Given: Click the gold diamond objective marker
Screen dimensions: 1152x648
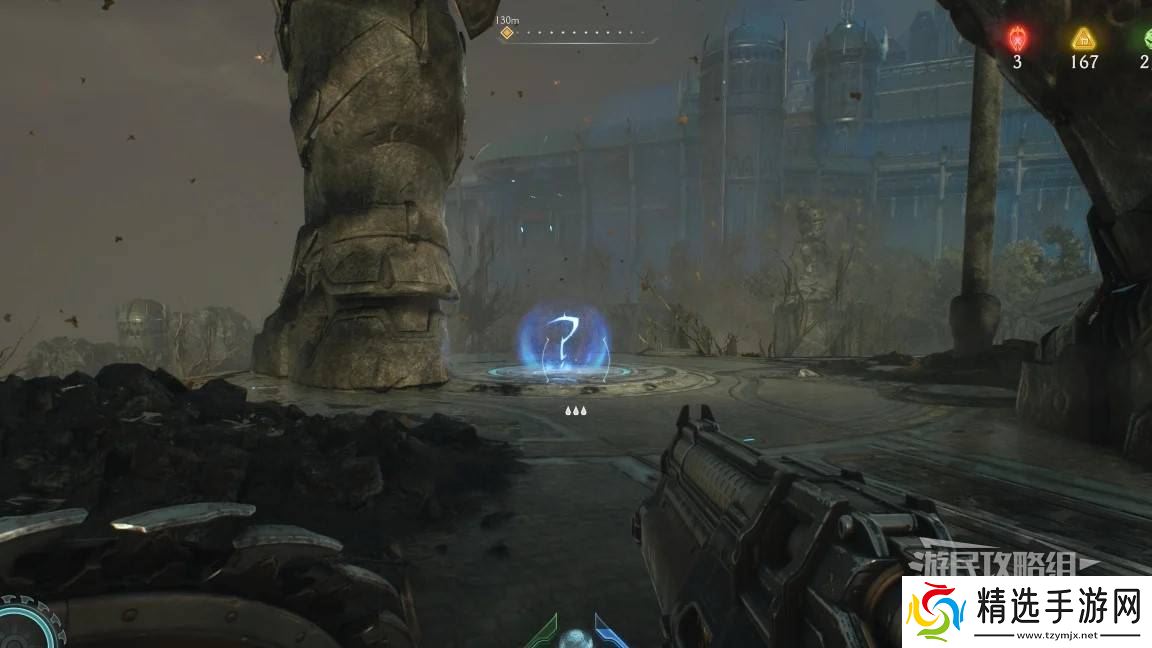Looking at the screenshot, I should click(x=507, y=33).
